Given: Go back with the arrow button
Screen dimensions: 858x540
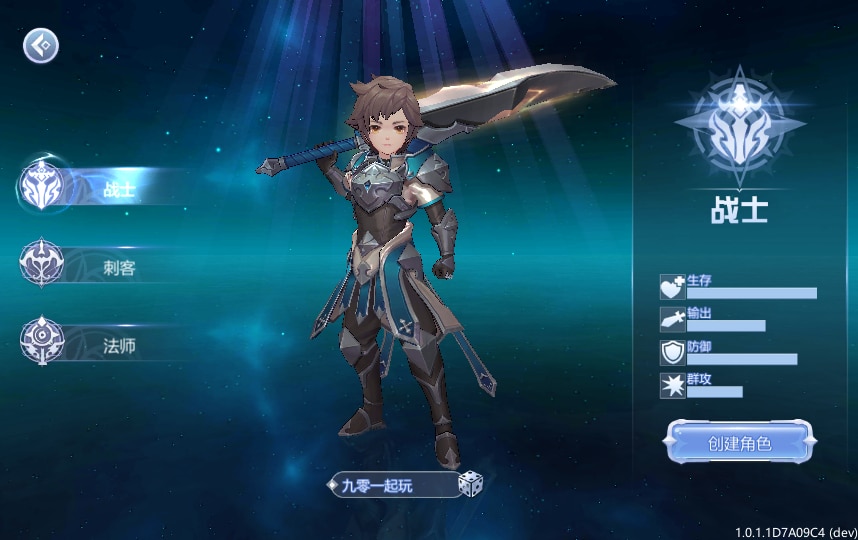Looking at the screenshot, I should 41,45.
